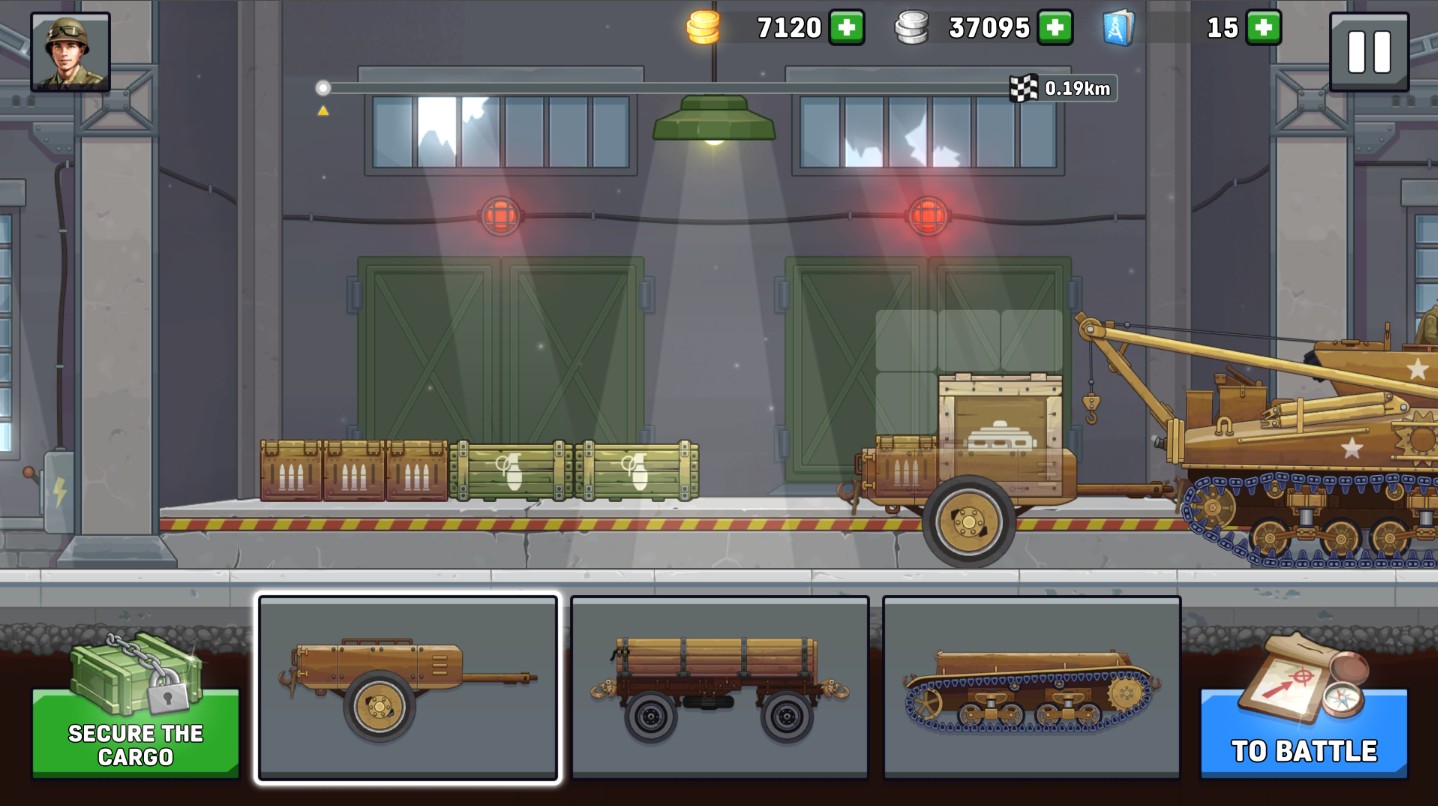
Task: Start the mission with To Battle
Action: (1303, 732)
